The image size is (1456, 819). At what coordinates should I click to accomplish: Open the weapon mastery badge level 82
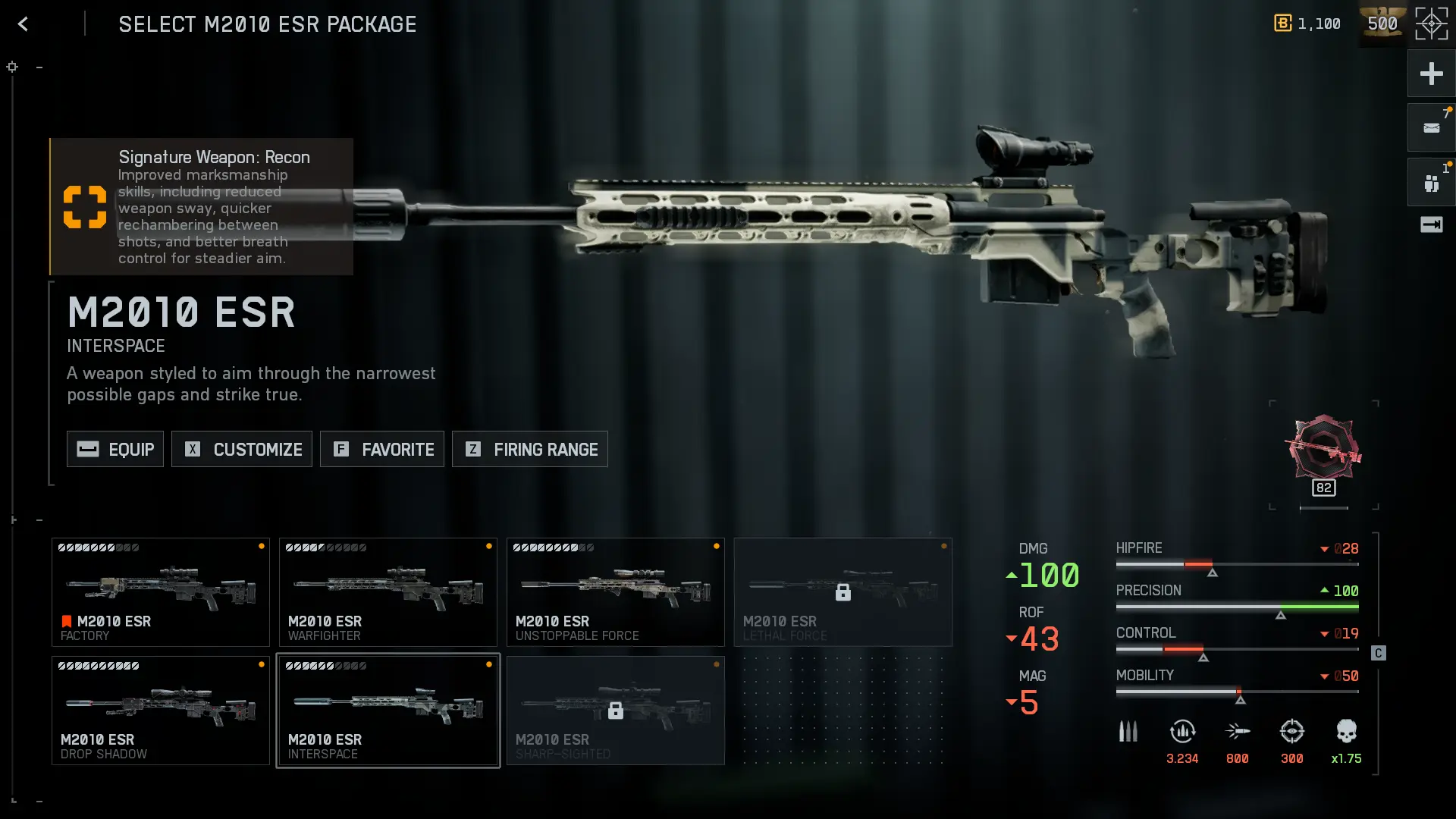[x=1324, y=453]
